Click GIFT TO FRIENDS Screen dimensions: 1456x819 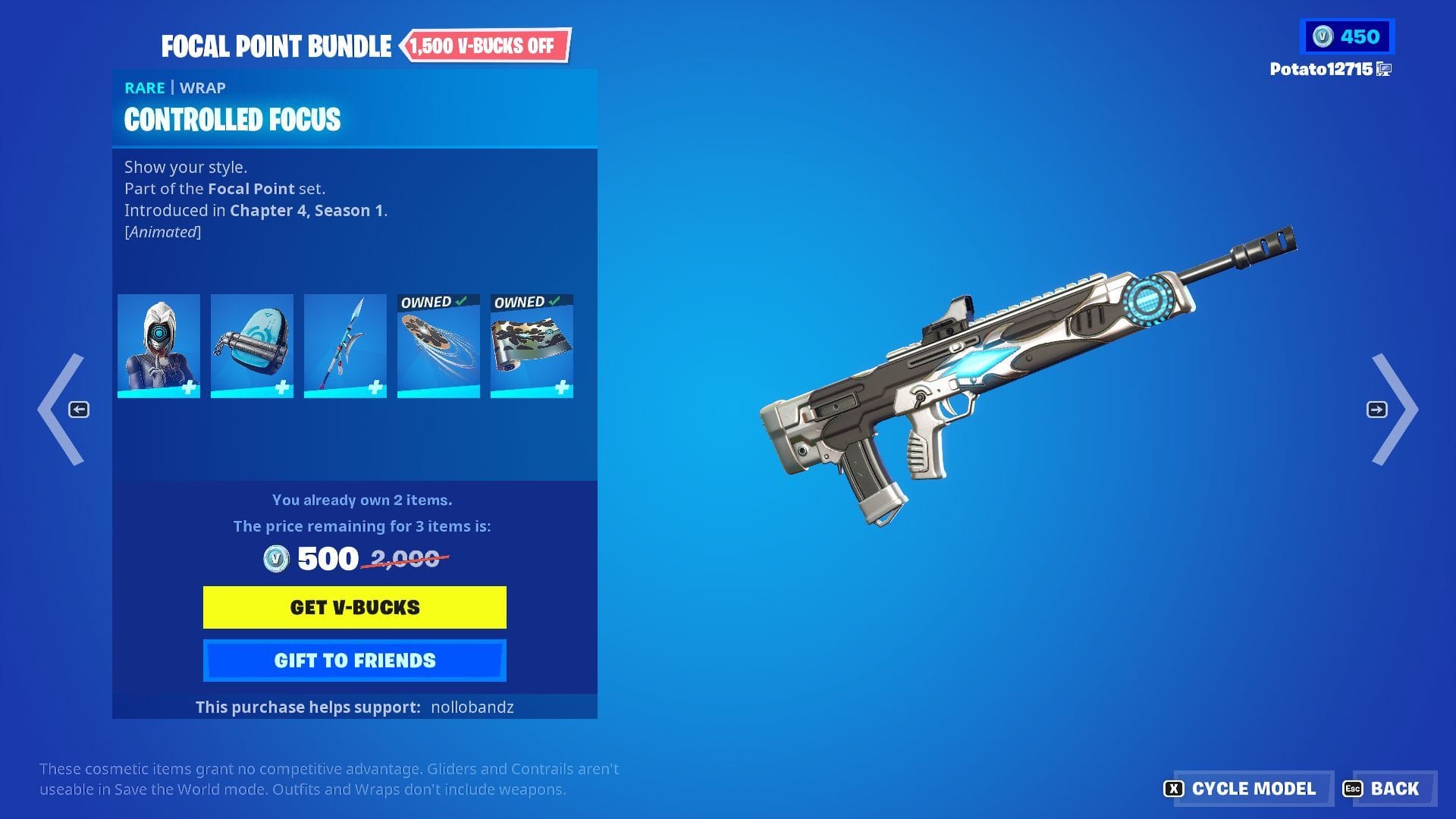[x=353, y=660]
